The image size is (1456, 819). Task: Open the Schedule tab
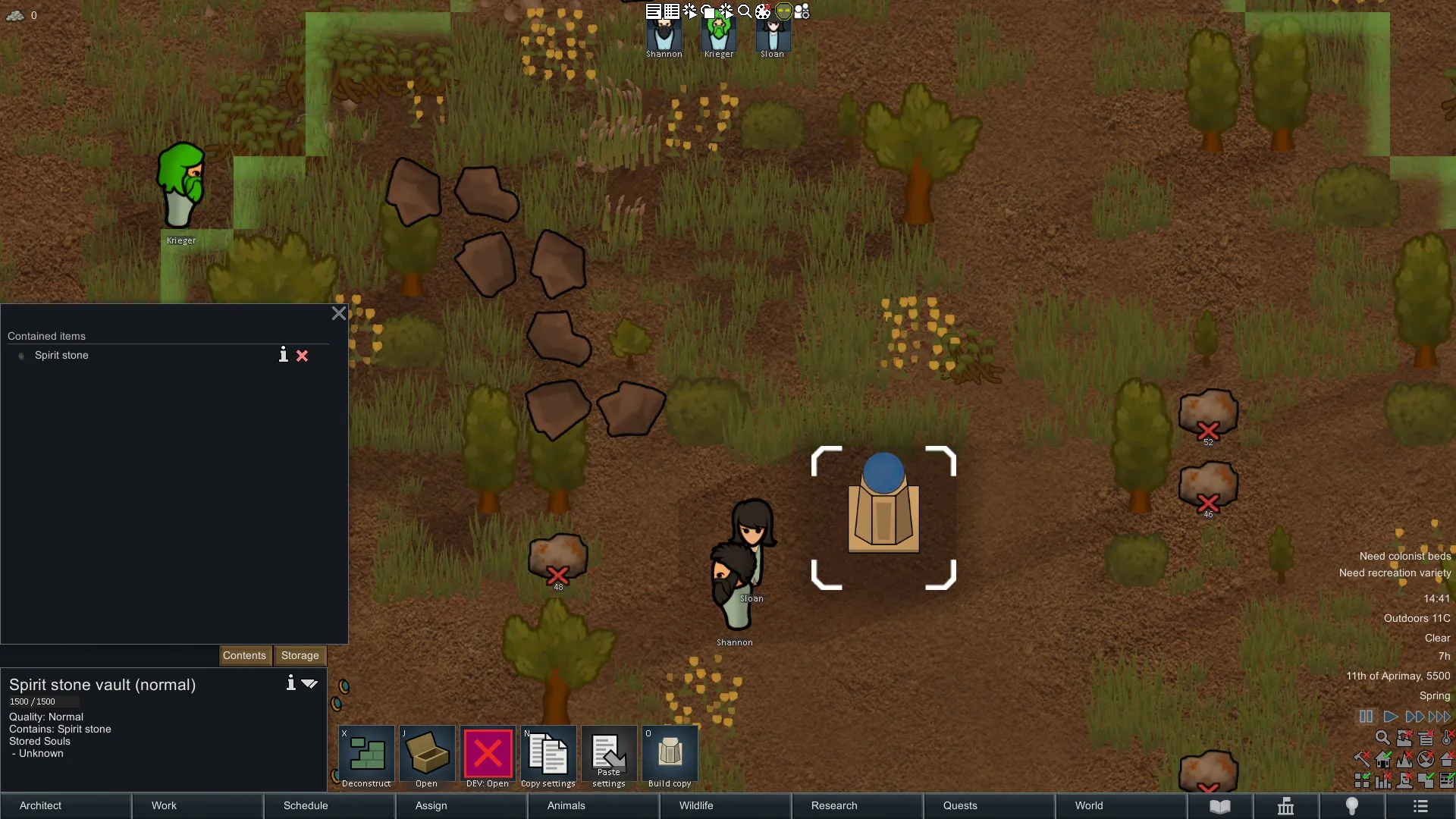329,805
